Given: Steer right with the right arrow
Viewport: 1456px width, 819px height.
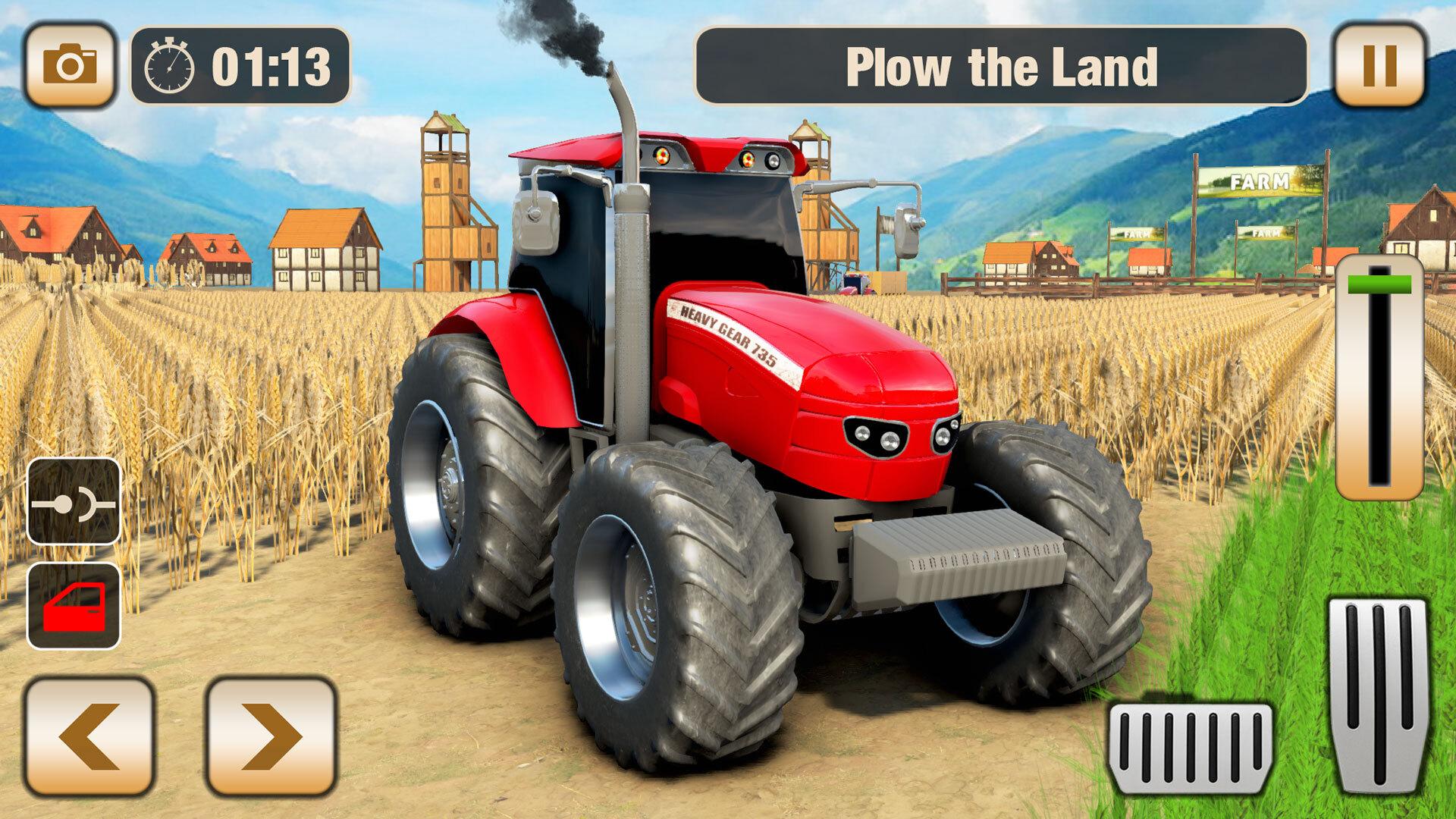Looking at the screenshot, I should 271,736.
